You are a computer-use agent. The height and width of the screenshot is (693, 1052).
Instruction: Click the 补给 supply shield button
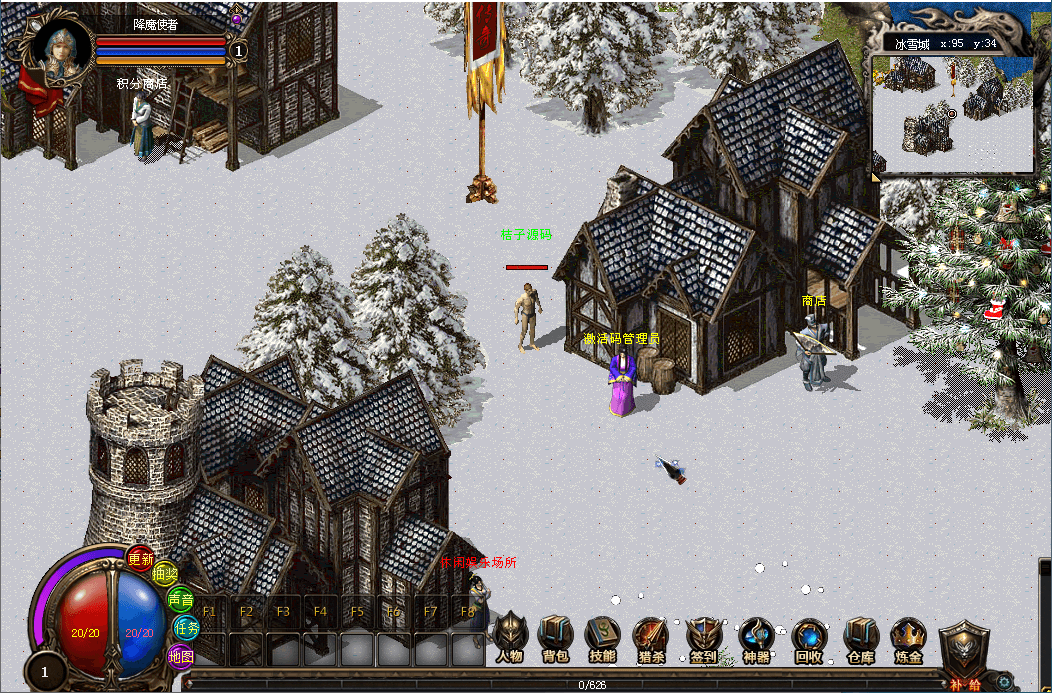964,651
